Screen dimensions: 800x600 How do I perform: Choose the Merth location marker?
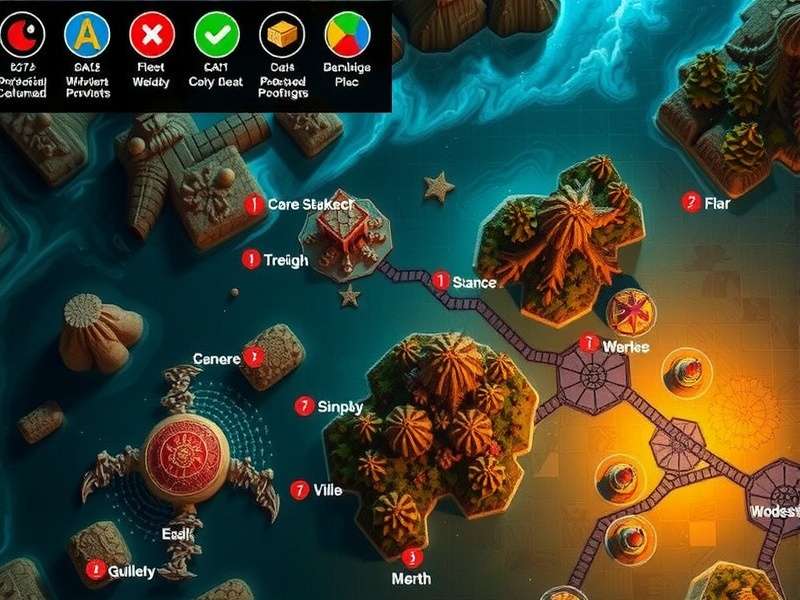click(x=408, y=558)
